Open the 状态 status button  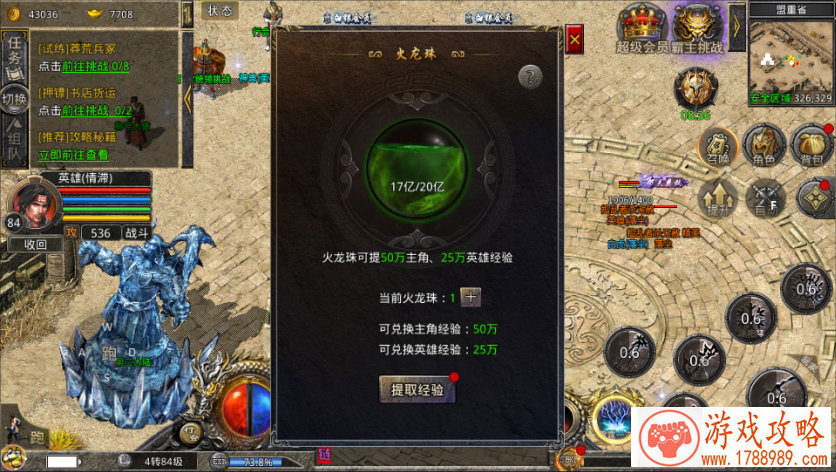pyautogui.click(x=220, y=10)
